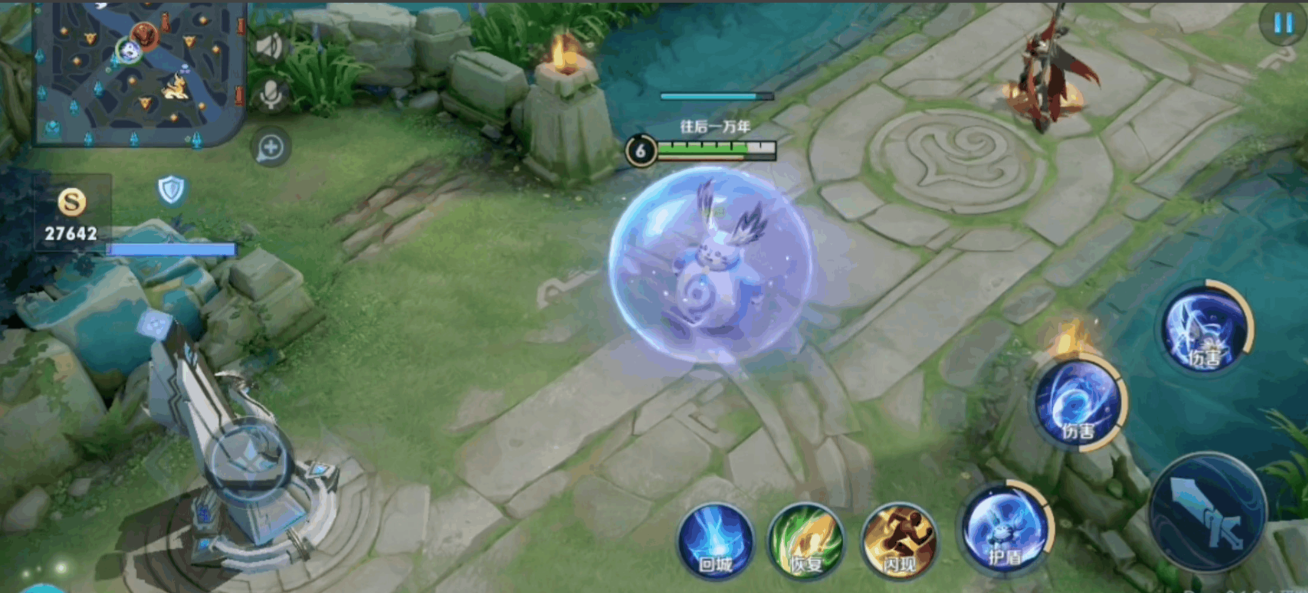Toggle the speaker sound icon
Image resolution: width=1308 pixels, height=593 pixels.
click(270, 46)
